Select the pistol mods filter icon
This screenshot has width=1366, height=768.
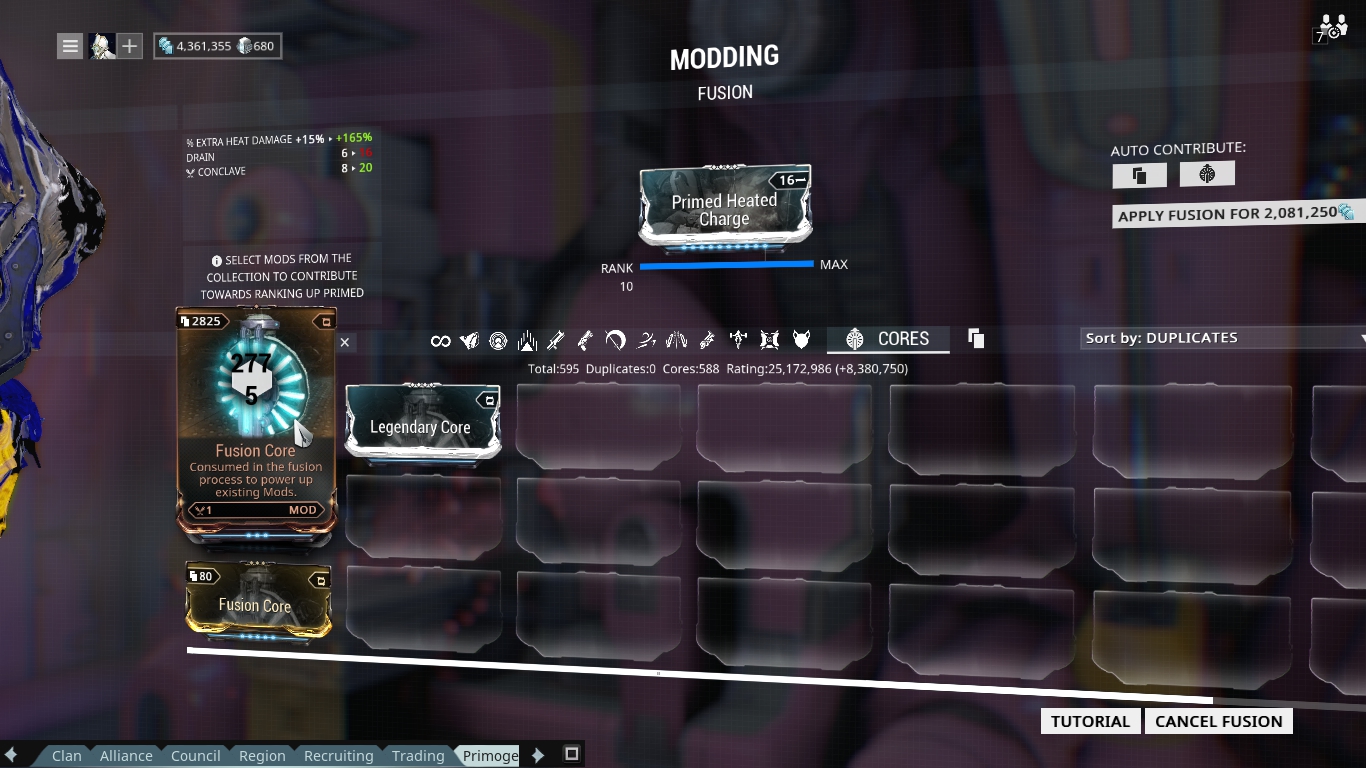(584, 340)
